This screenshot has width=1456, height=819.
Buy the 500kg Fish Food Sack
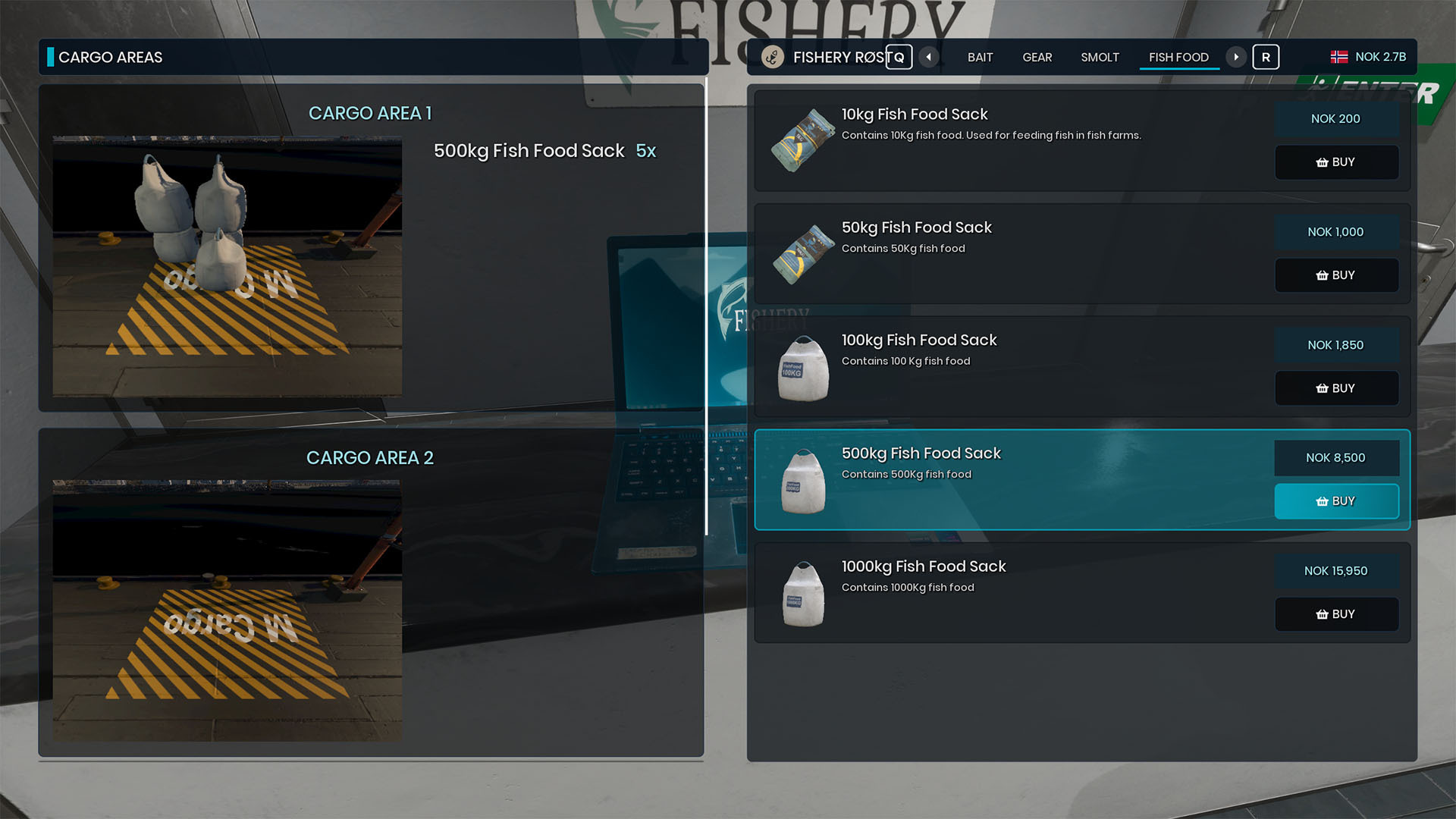(1336, 501)
